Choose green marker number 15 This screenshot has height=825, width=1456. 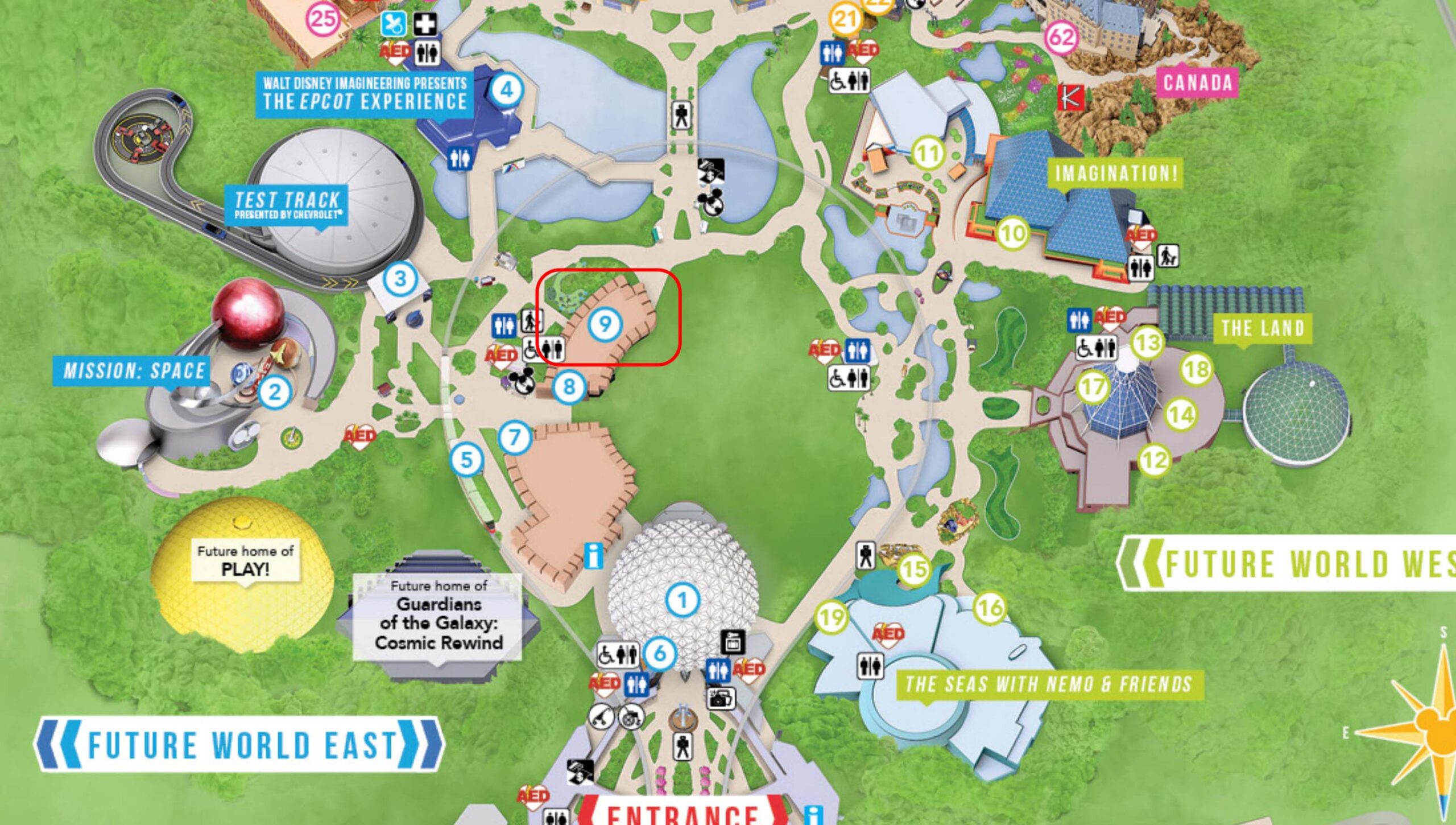click(x=915, y=568)
